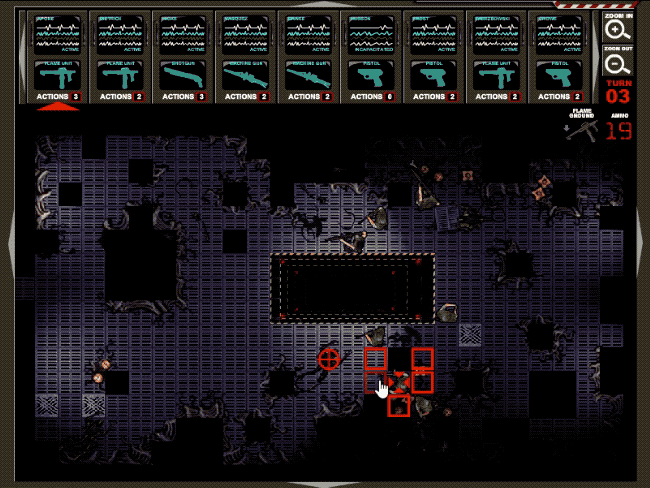Viewport: 650px width, 488px height.
Task: Select Apone's vitals monitor panel
Action: tap(57, 34)
